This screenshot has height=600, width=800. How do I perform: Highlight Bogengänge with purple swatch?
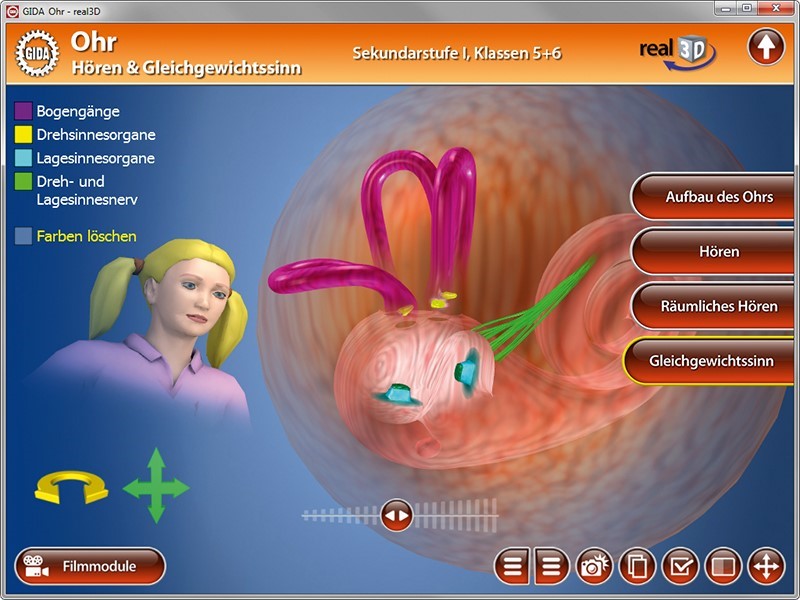[23, 111]
